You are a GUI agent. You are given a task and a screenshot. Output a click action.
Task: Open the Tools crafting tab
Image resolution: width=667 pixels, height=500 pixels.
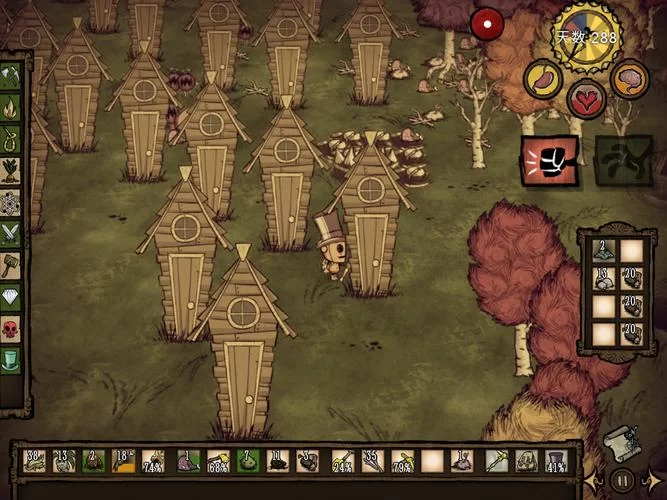tap(11, 76)
